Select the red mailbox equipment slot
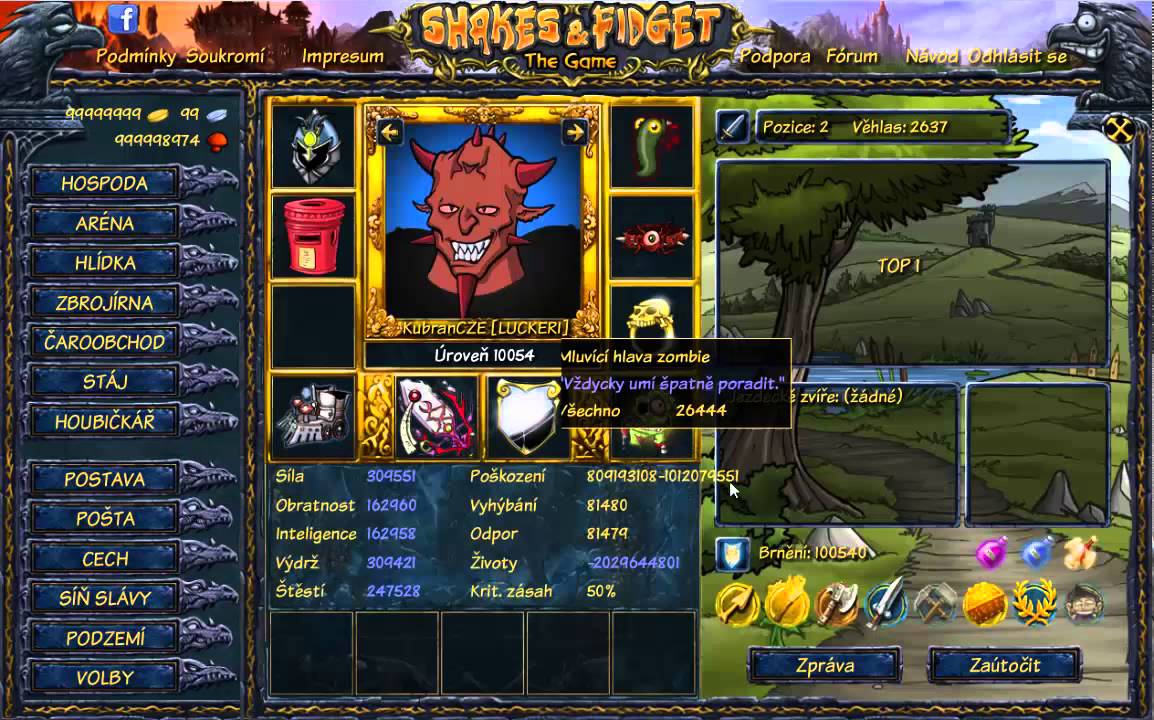The image size is (1154, 720). (314, 236)
